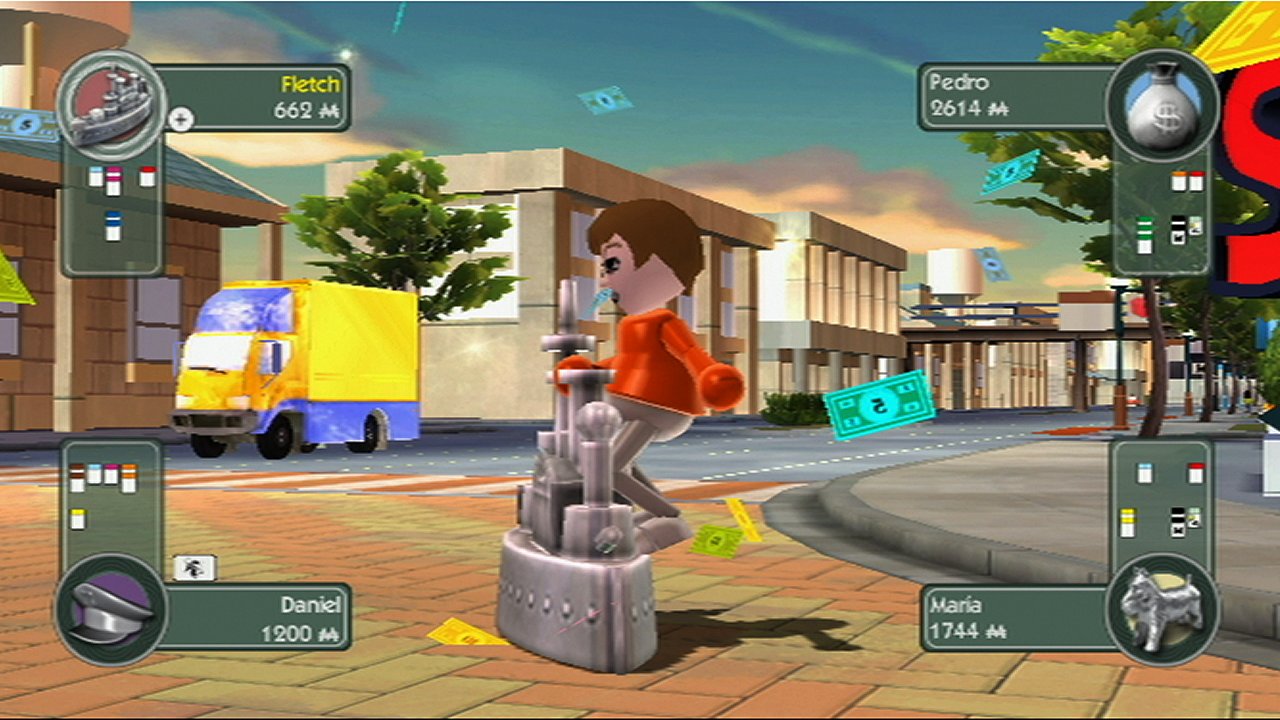Select the pink property swatch in Fletch's panel
1280x720 pixels.
pos(113,178)
